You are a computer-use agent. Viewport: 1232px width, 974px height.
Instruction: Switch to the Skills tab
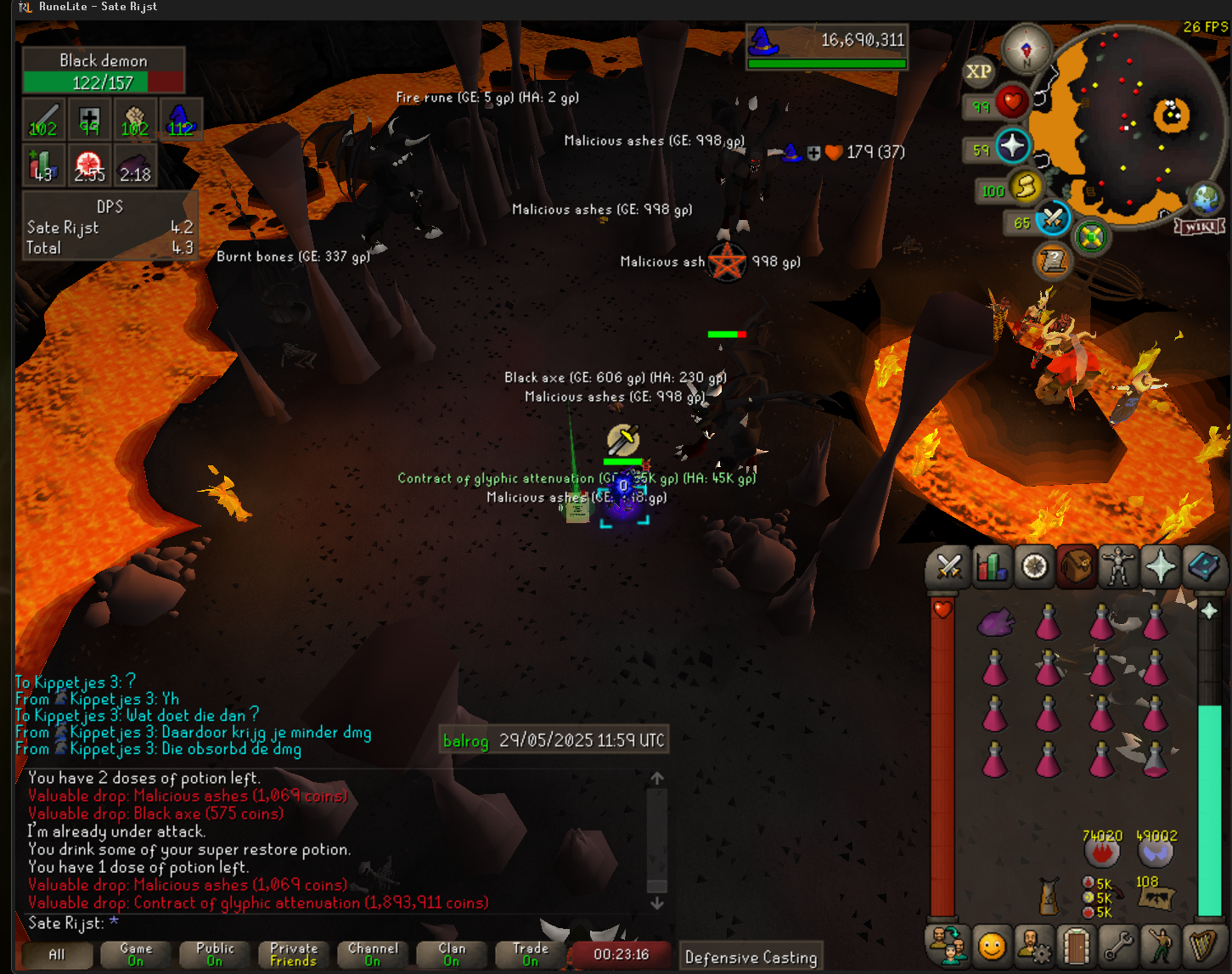click(991, 566)
